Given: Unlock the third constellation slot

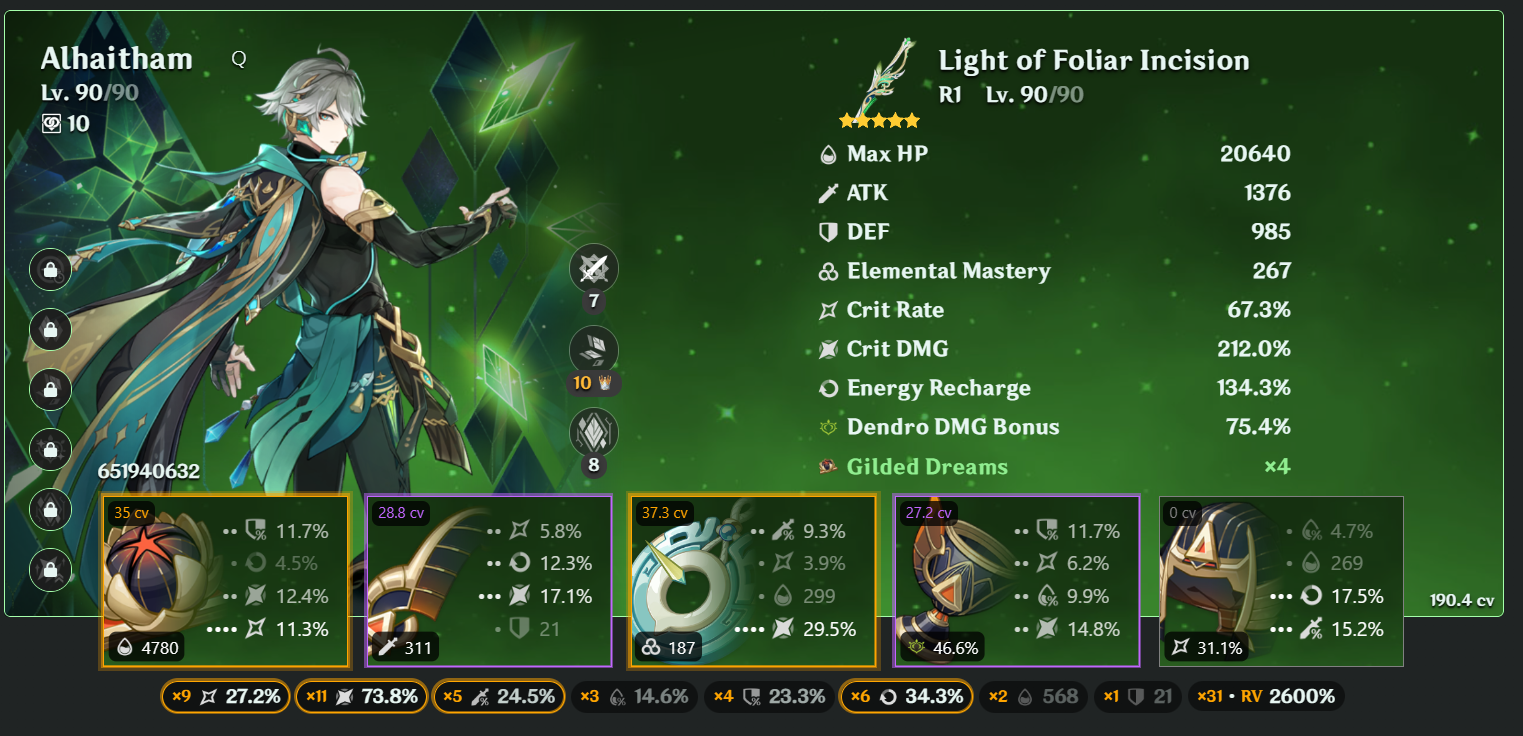Looking at the screenshot, I should tap(50, 390).
